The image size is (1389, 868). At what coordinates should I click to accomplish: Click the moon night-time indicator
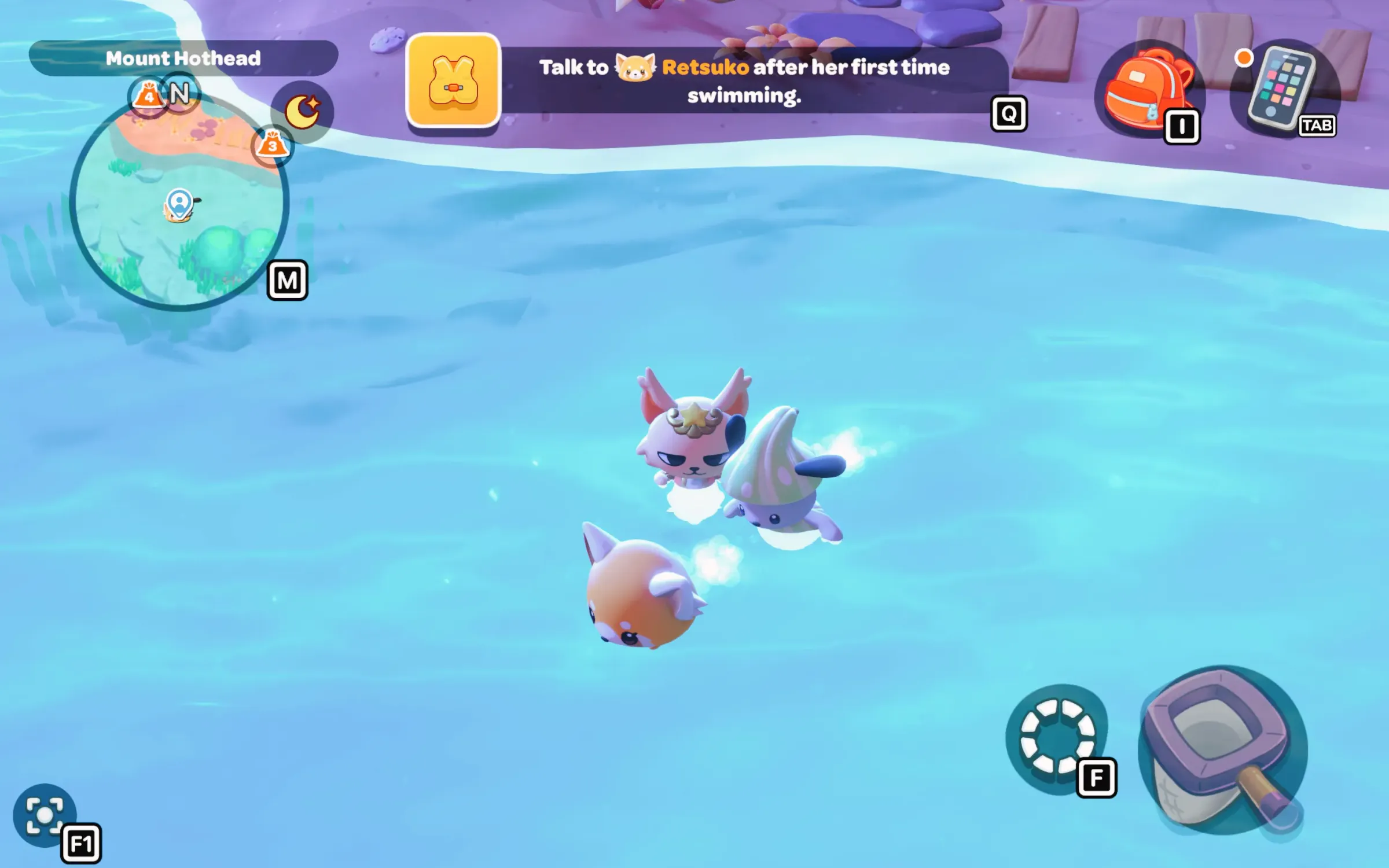click(x=302, y=111)
